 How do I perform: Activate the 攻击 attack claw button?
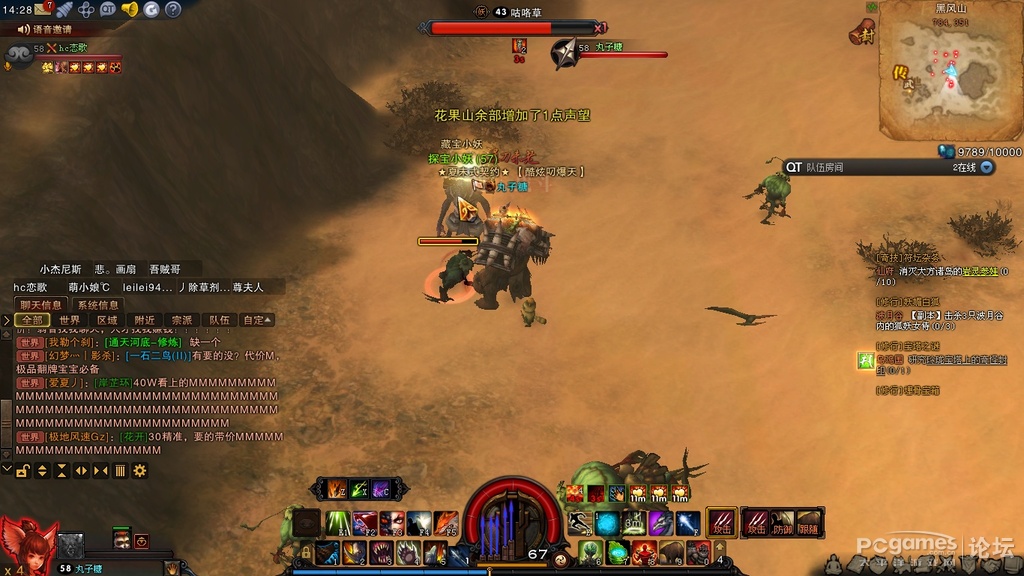[720, 521]
